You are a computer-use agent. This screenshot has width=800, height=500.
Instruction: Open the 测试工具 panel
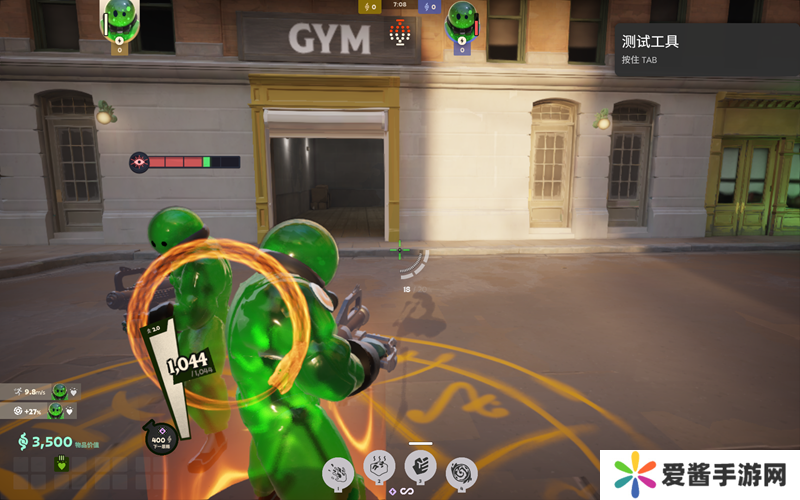coord(706,49)
